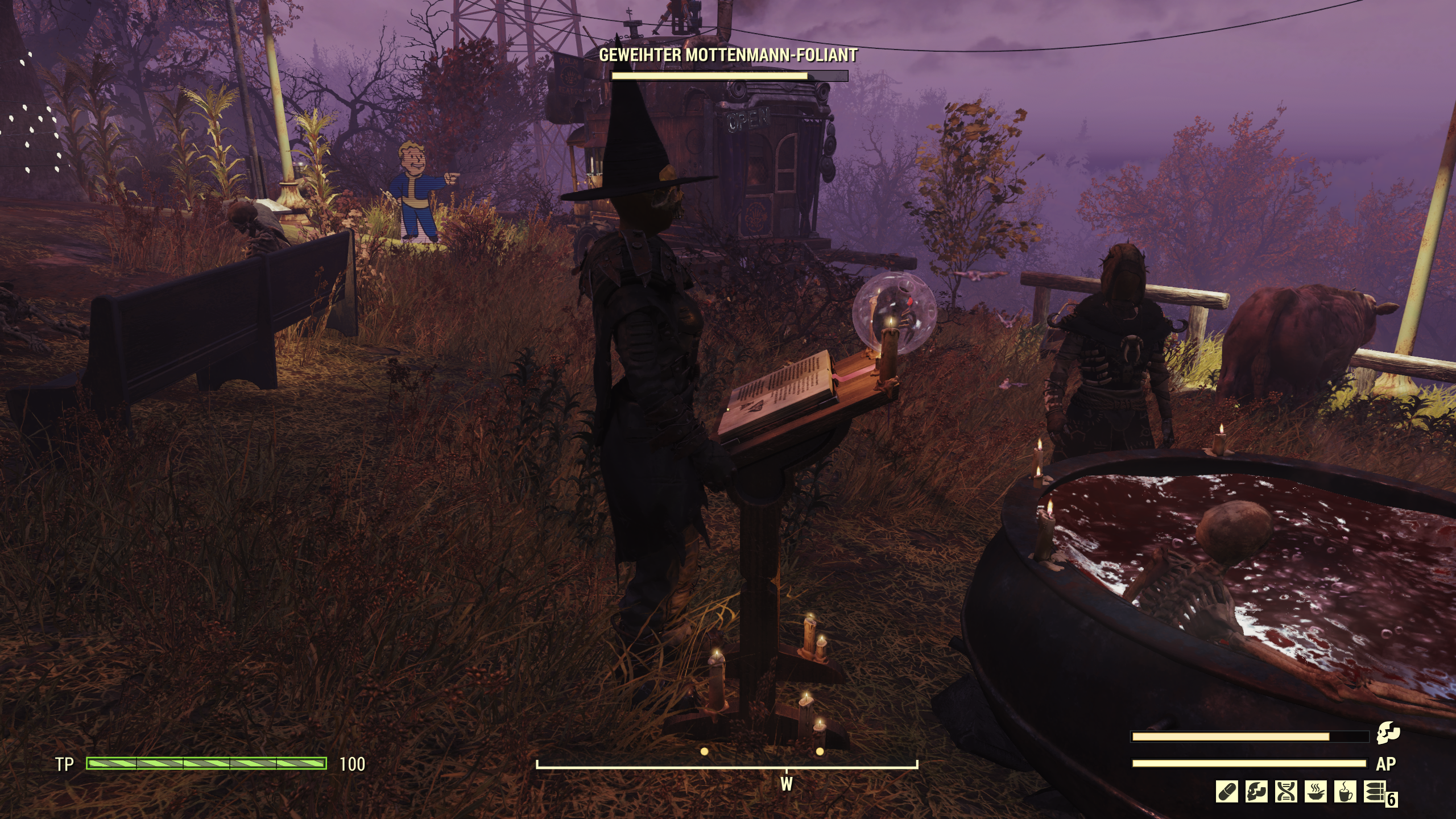The height and width of the screenshot is (819, 1456).
Task: Click the pill chem status icon
Action: 1227,792
